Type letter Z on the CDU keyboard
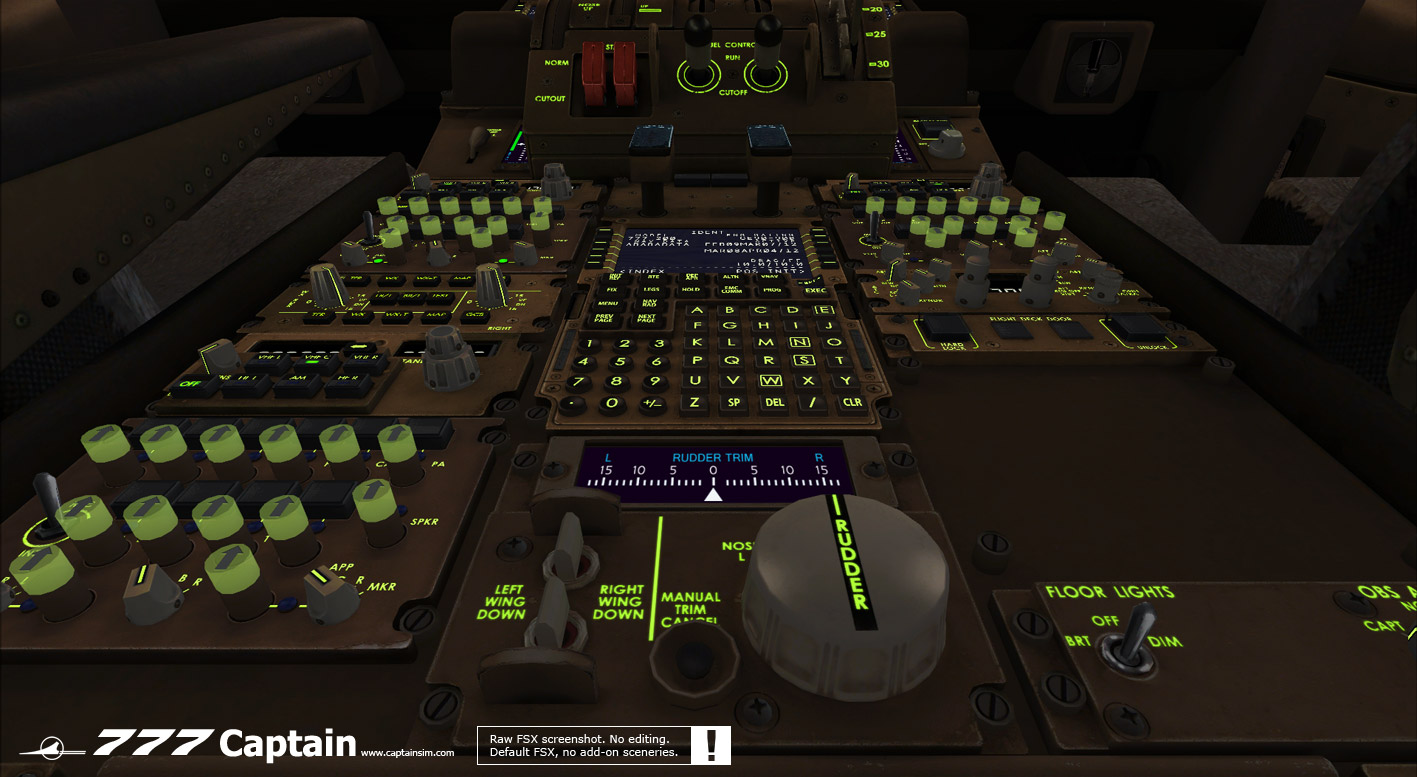The height and width of the screenshot is (777, 1417). tap(694, 402)
